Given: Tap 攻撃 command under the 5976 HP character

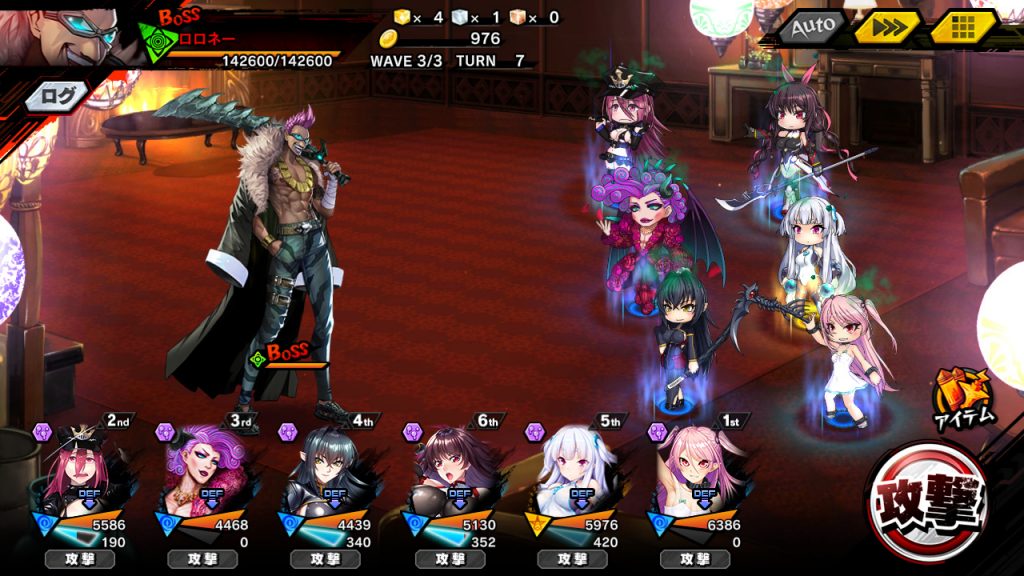Looking at the screenshot, I should [572, 559].
